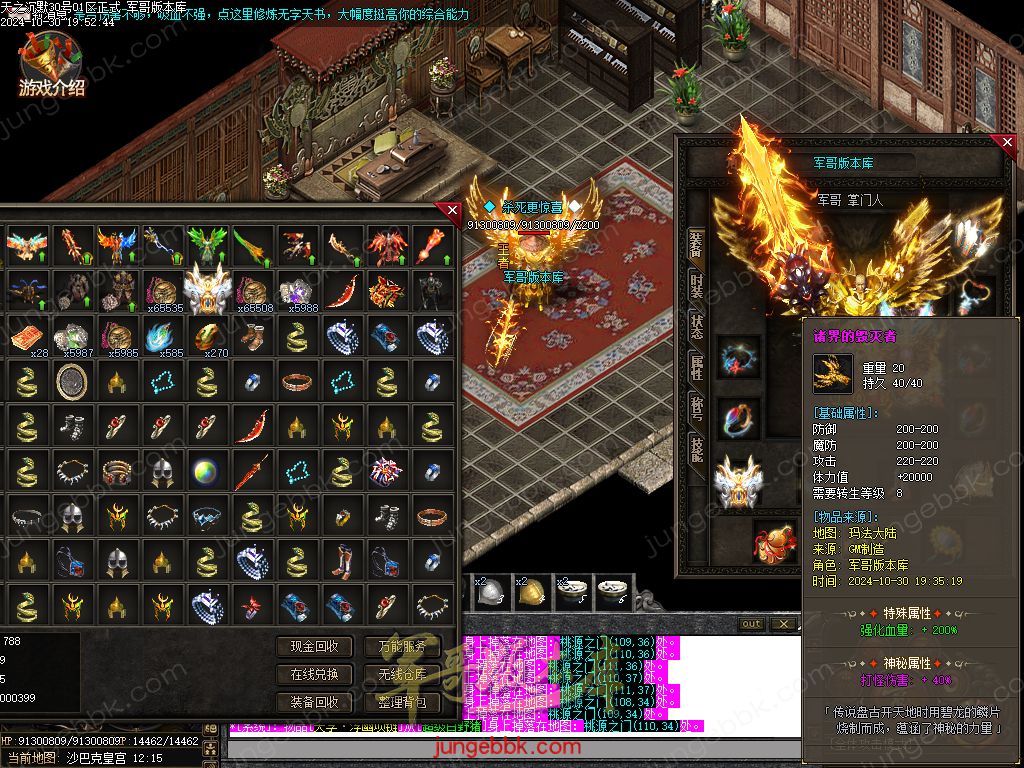Switch to the 时装 tab
1024x768 pixels.
(697, 288)
